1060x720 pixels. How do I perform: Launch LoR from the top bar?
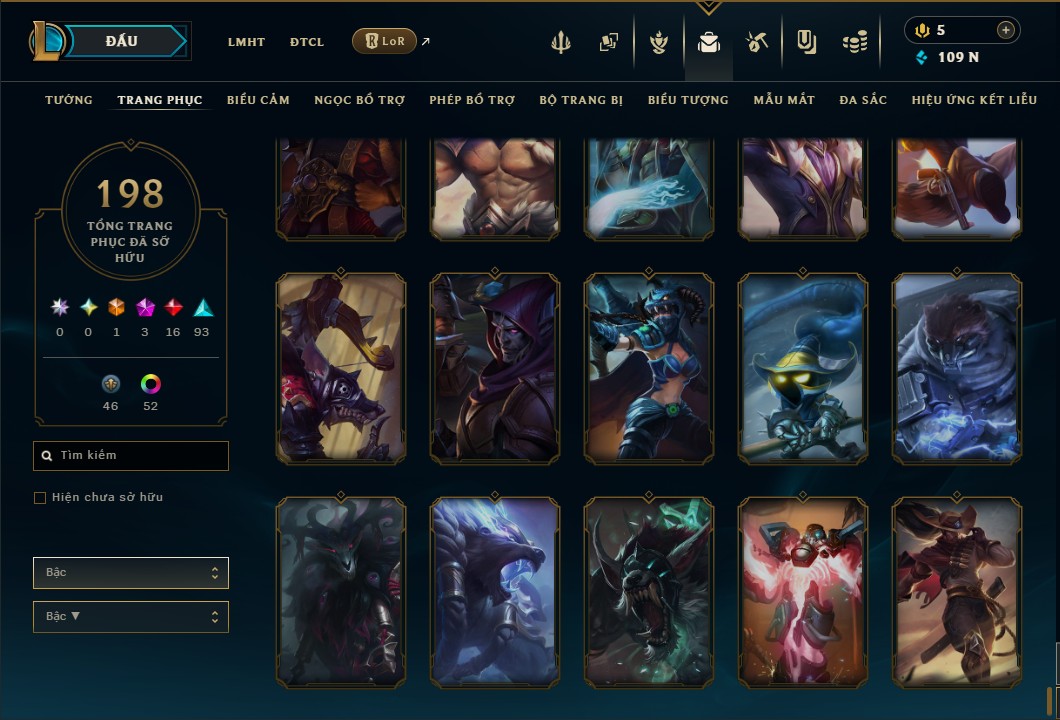click(x=385, y=41)
